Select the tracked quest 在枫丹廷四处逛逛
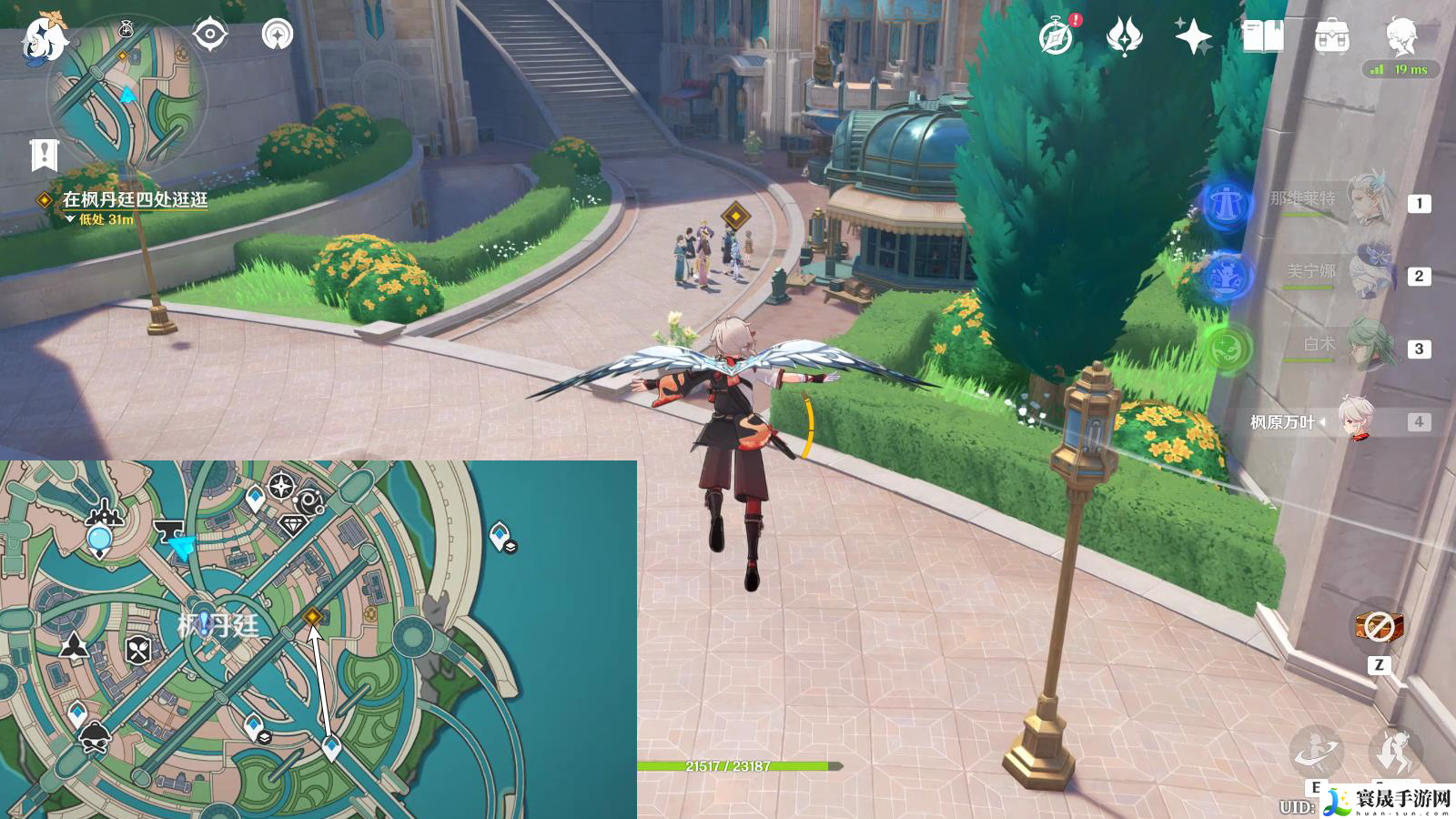The width and height of the screenshot is (1456, 819). coord(135,198)
